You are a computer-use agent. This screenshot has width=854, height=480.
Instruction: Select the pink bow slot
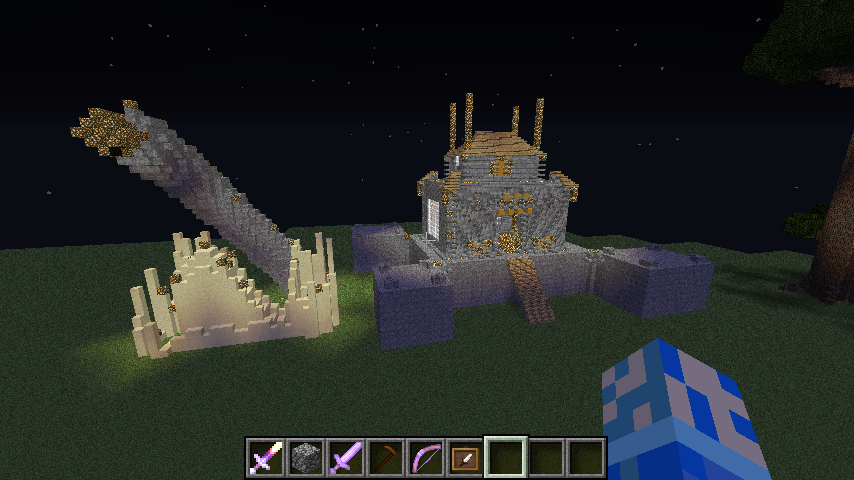coord(425,457)
